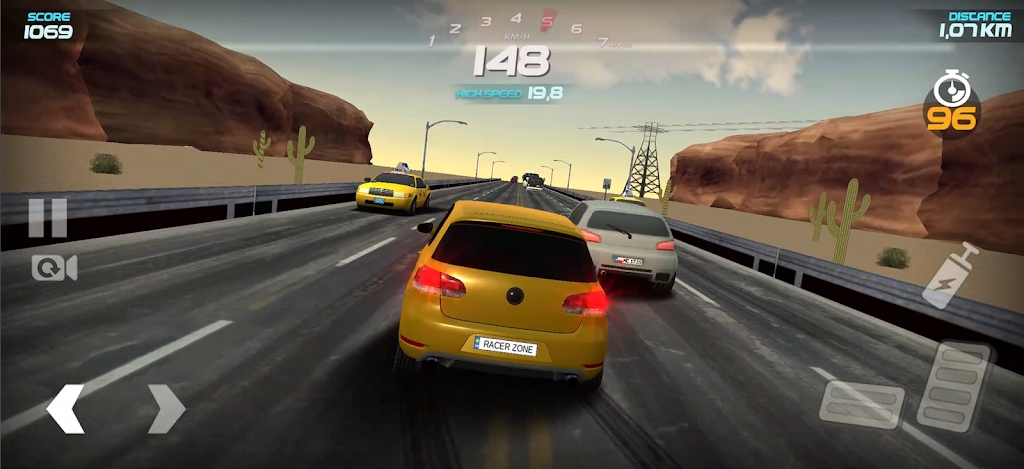Steer right with the right arrow

[x=166, y=408]
